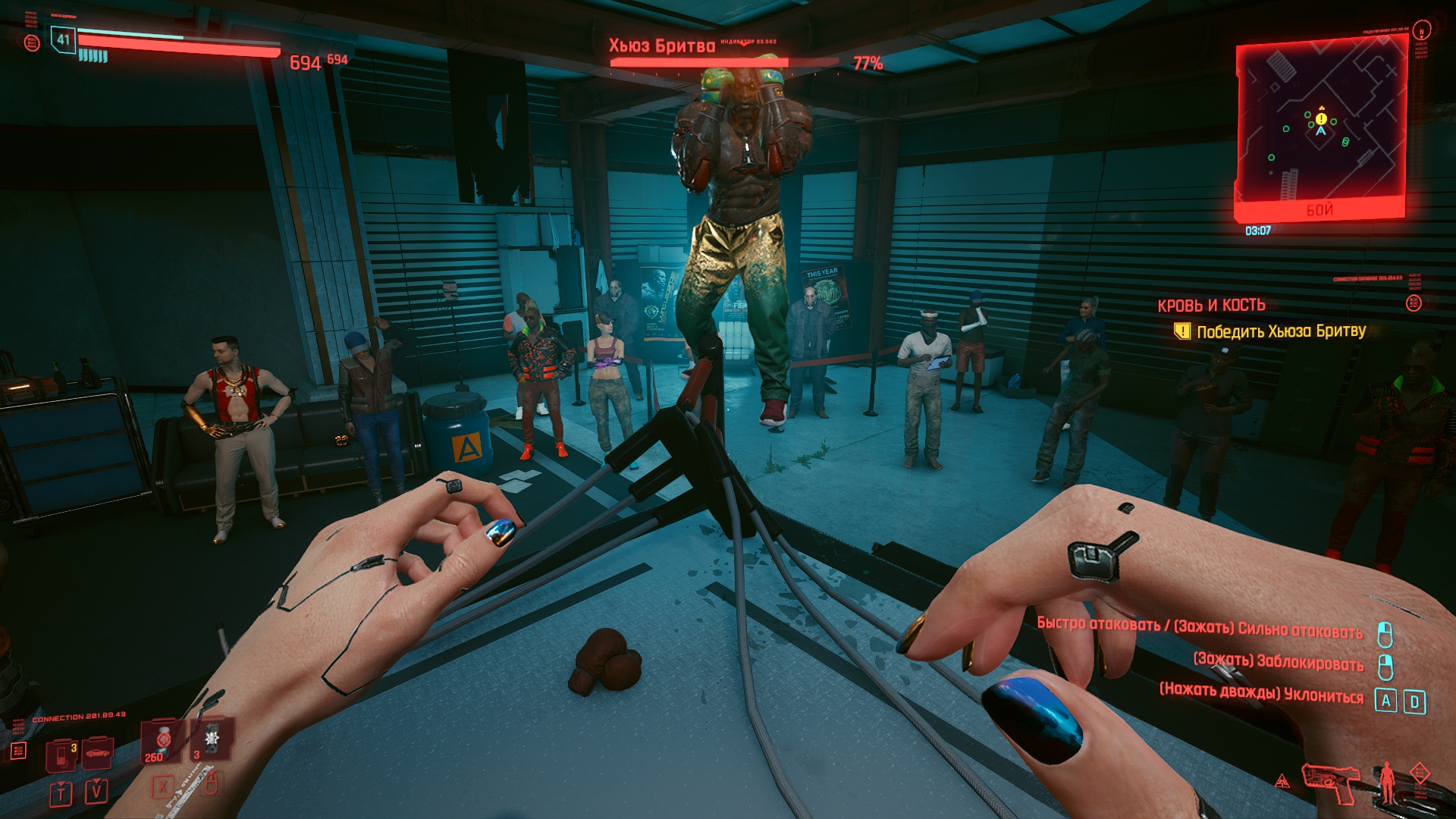Select the grenade slot with count 3
The height and width of the screenshot is (819, 1456).
211,739
